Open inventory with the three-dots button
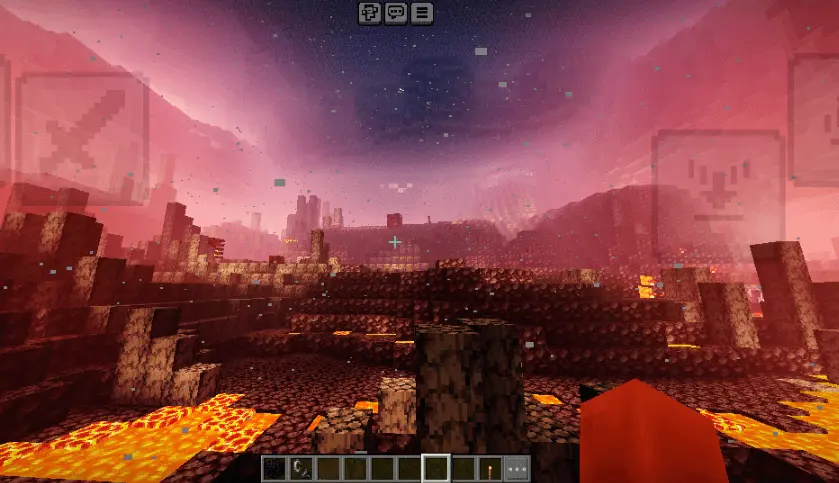This screenshot has width=839, height=483. 517,468
